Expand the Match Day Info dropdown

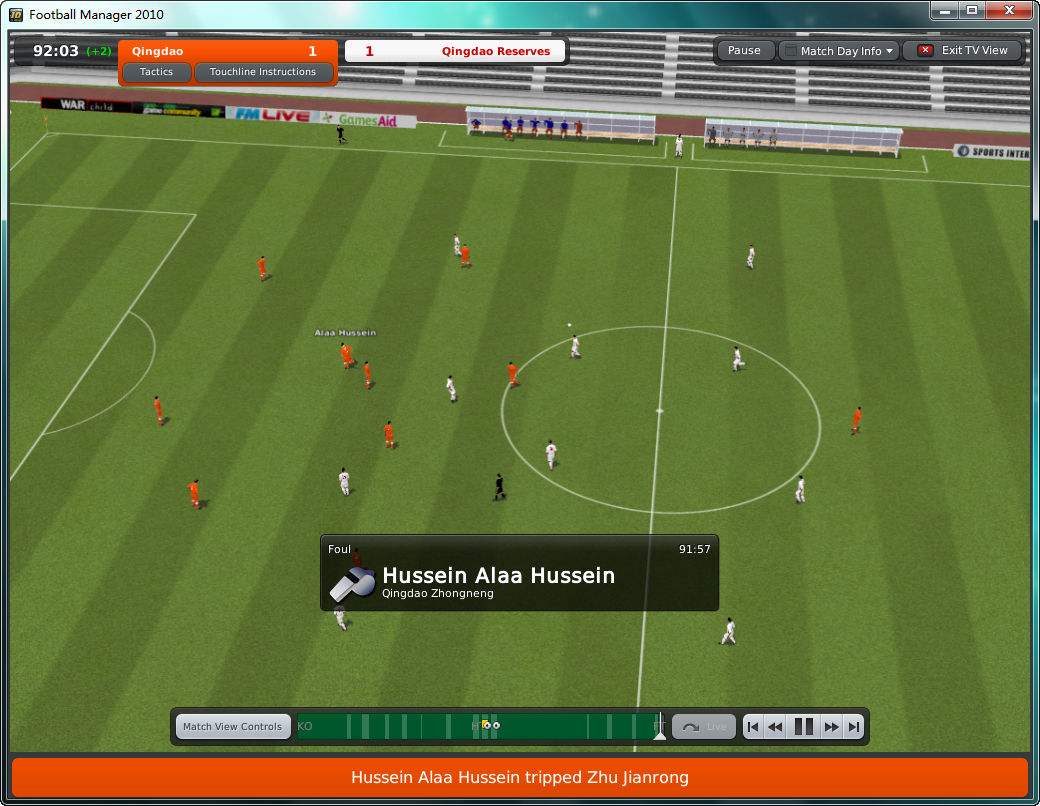(x=840, y=51)
